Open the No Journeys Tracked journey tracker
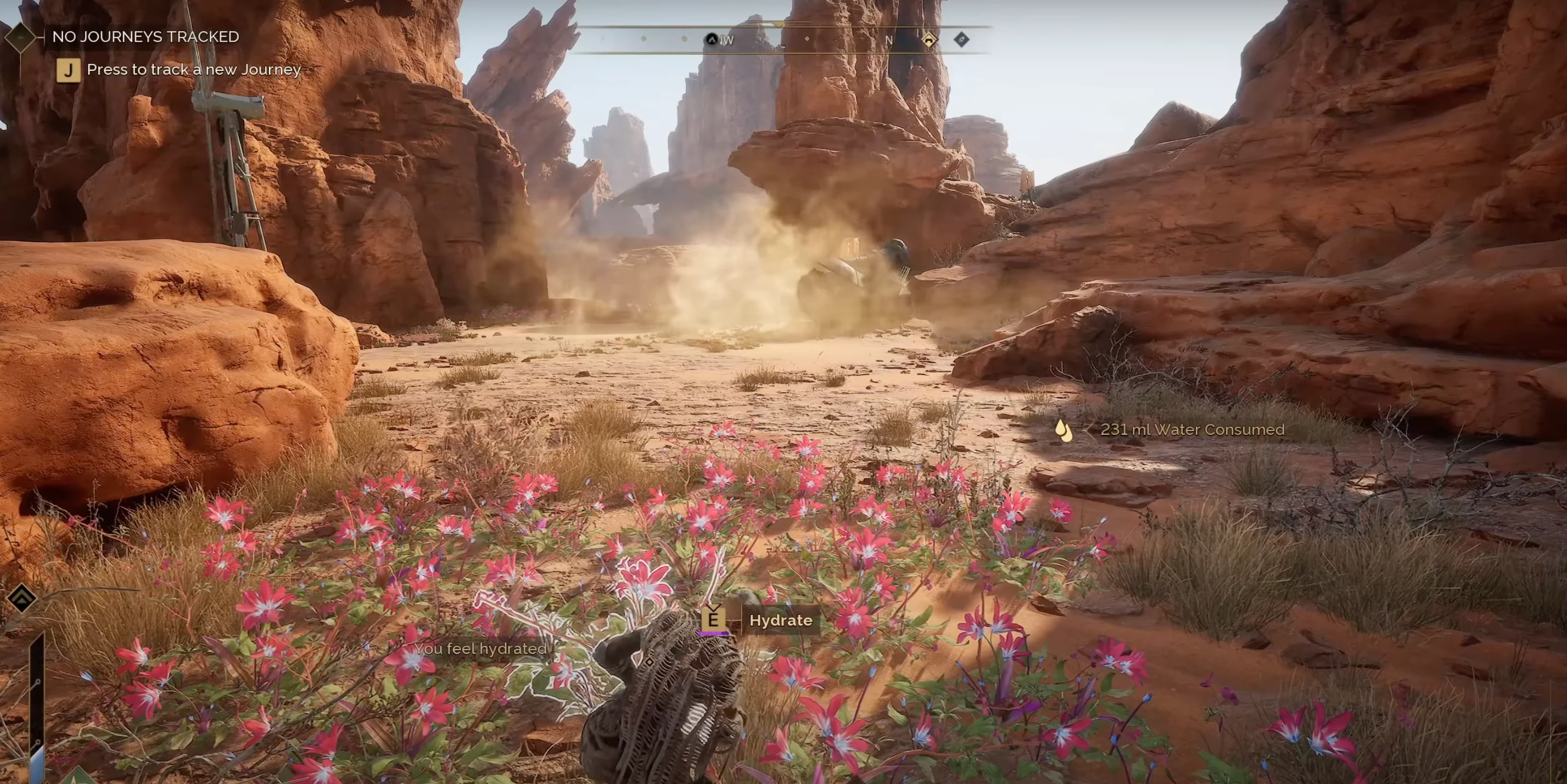 click(145, 36)
